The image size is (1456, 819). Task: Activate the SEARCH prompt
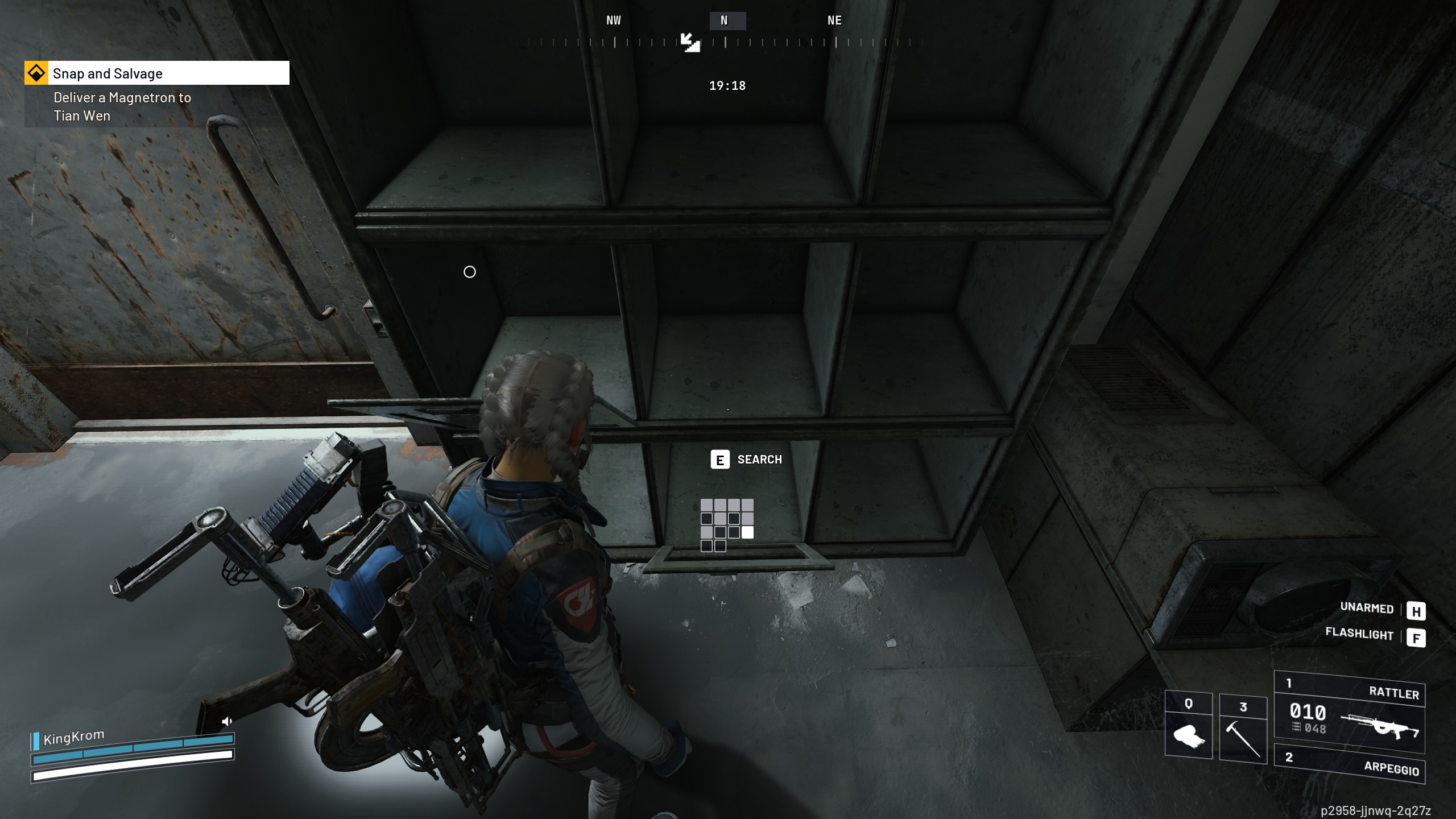point(759,460)
